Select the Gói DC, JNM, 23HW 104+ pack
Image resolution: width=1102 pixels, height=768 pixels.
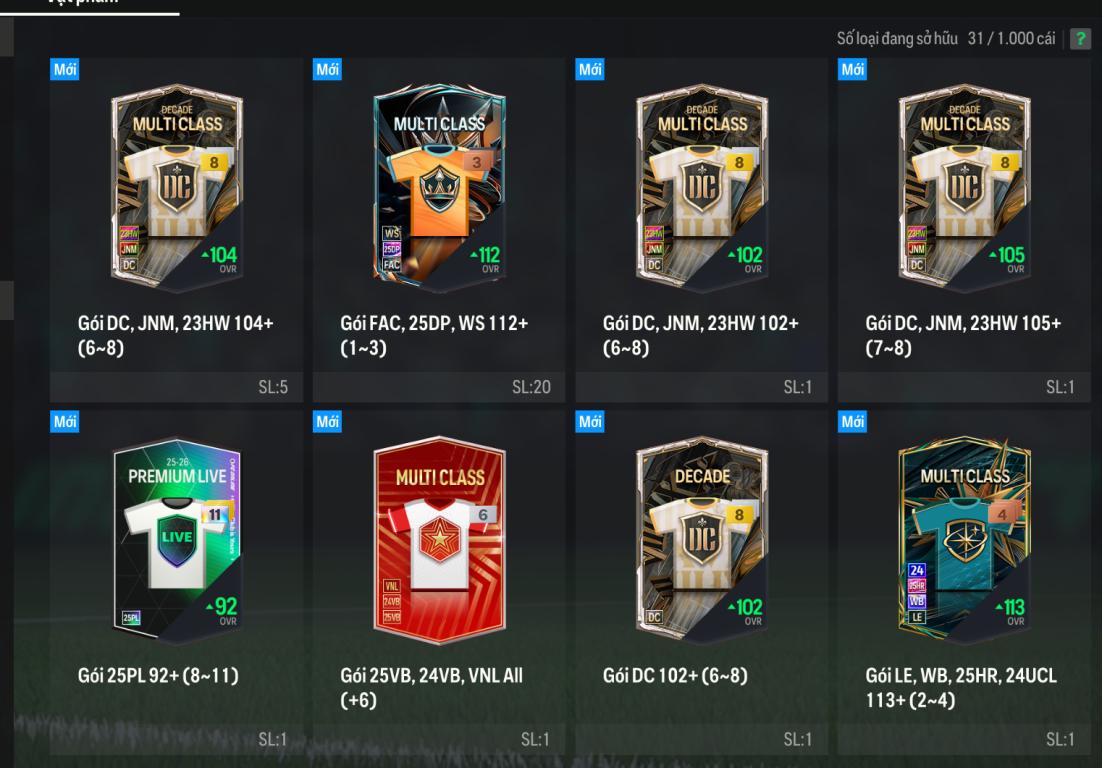click(x=176, y=190)
